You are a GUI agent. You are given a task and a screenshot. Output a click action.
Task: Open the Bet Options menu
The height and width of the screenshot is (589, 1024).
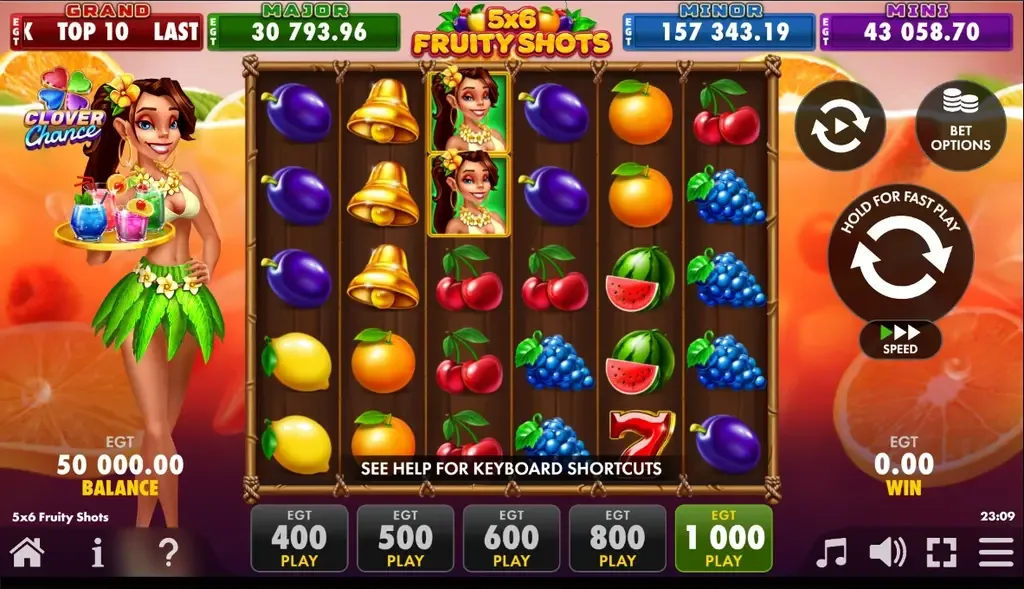point(960,125)
